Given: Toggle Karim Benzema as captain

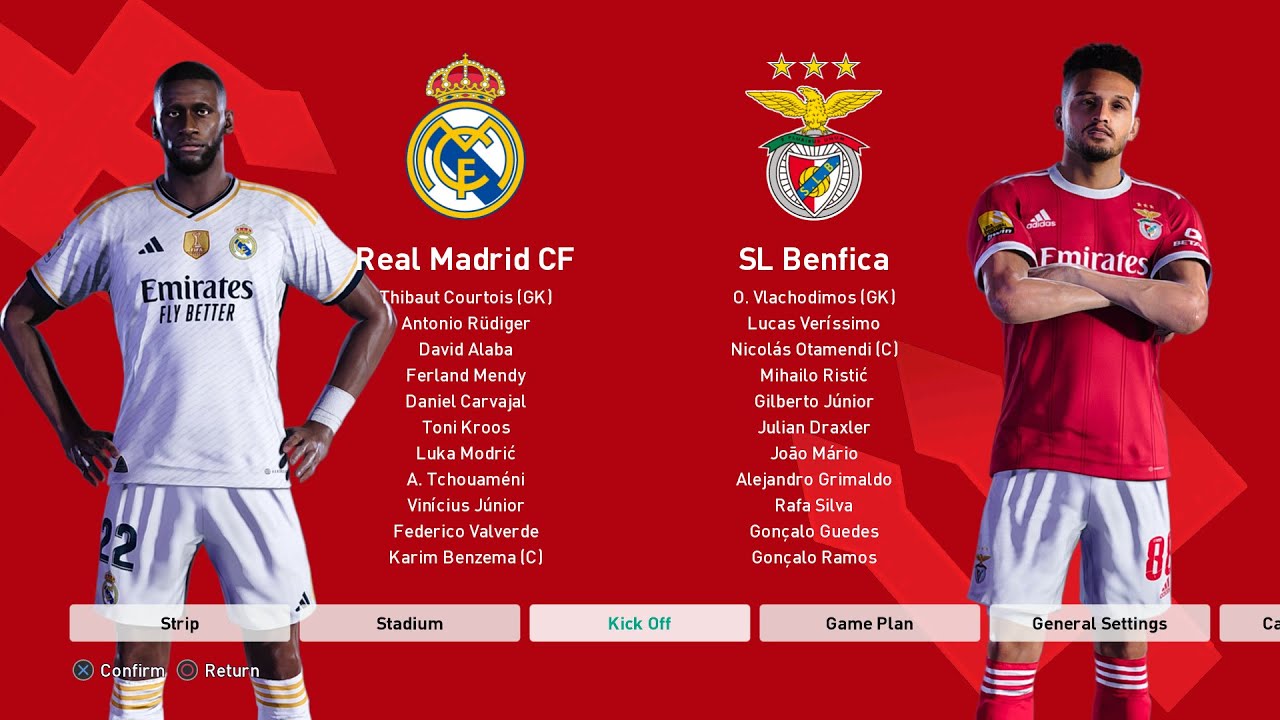Looking at the screenshot, I should [x=465, y=557].
